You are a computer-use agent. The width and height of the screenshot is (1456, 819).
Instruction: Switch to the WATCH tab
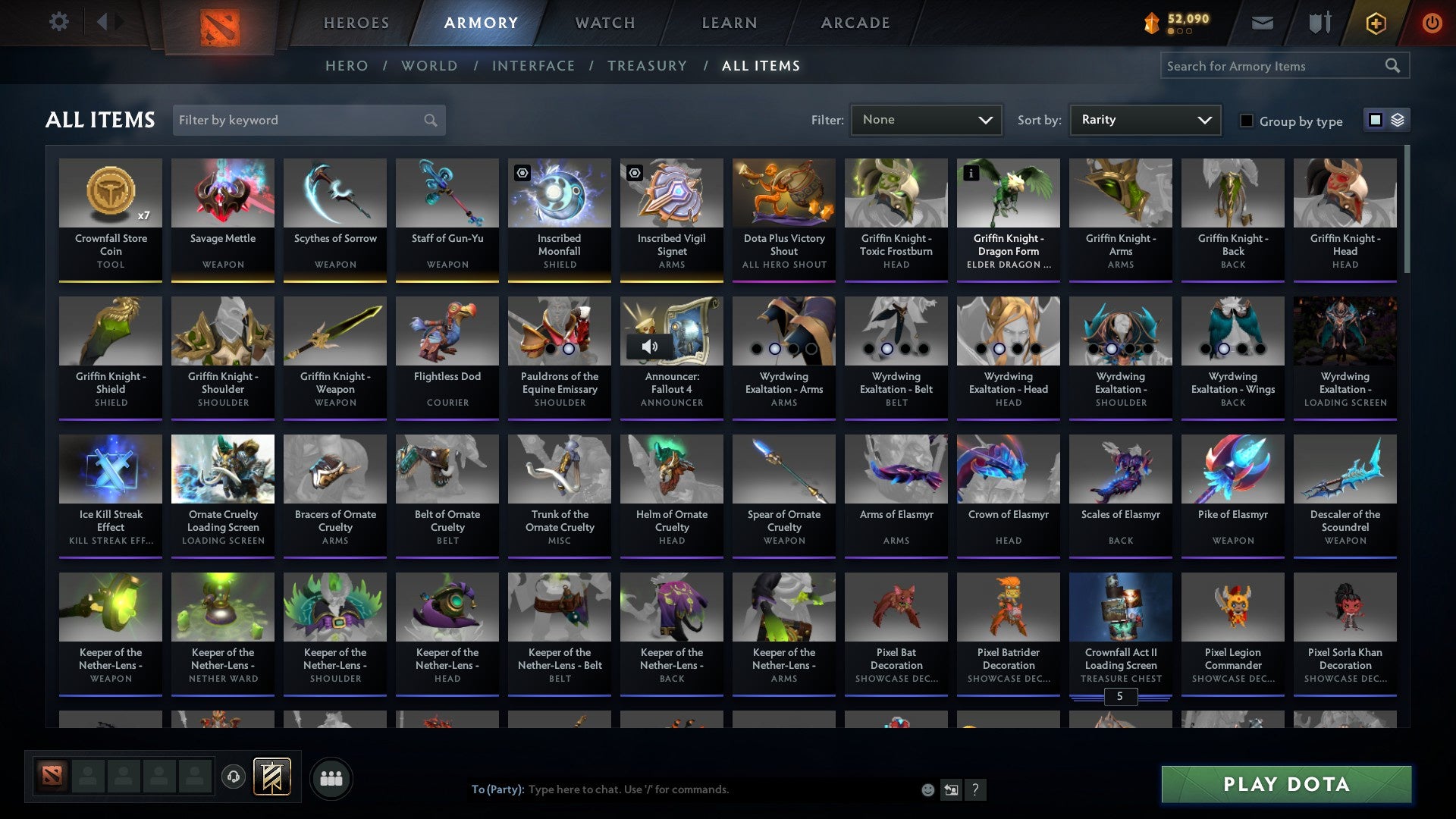tap(604, 22)
